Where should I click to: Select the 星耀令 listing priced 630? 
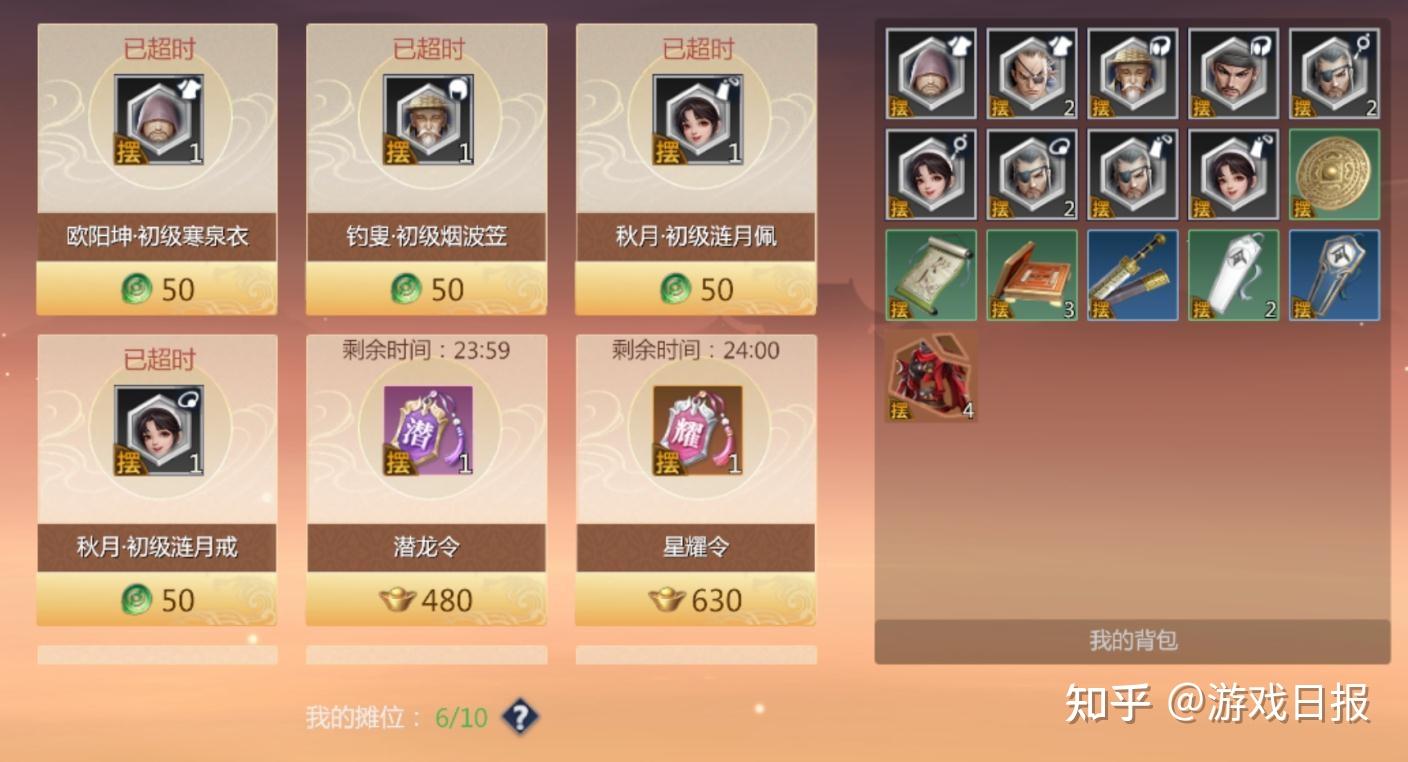coord(696,479)
